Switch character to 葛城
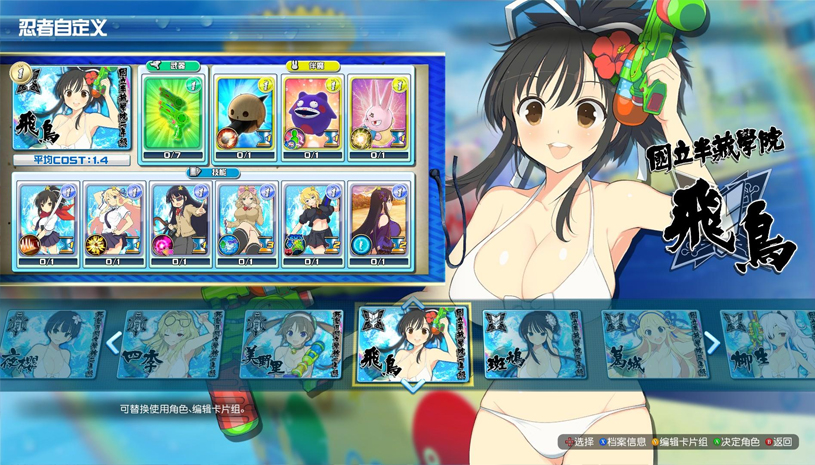The height and width of the screenshot is (465, 815). click(651, 343)
